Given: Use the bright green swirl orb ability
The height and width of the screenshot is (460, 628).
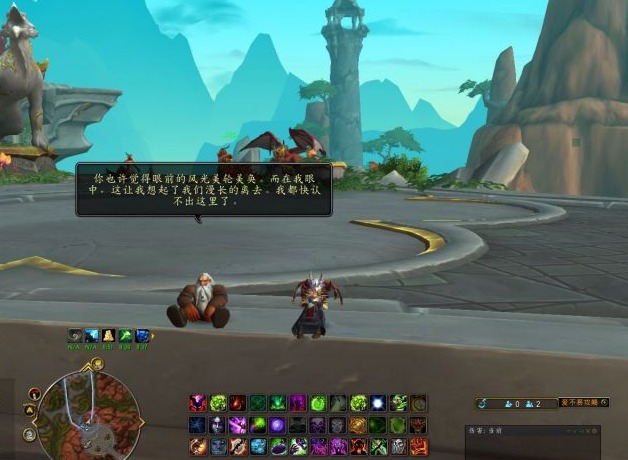Looking at the screenshot, I should point(318,403).
